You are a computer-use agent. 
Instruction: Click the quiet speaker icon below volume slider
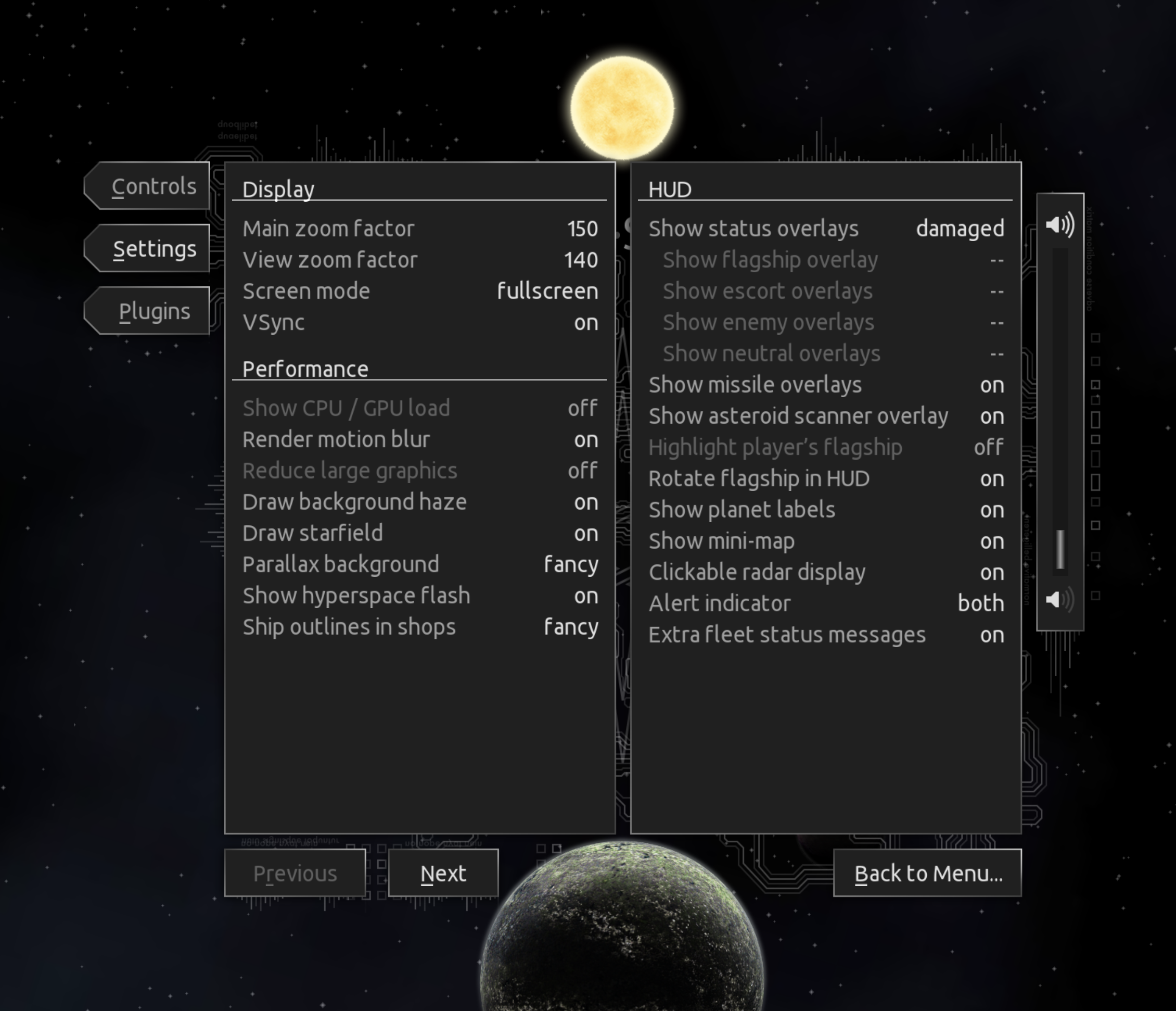point(1054,600)
